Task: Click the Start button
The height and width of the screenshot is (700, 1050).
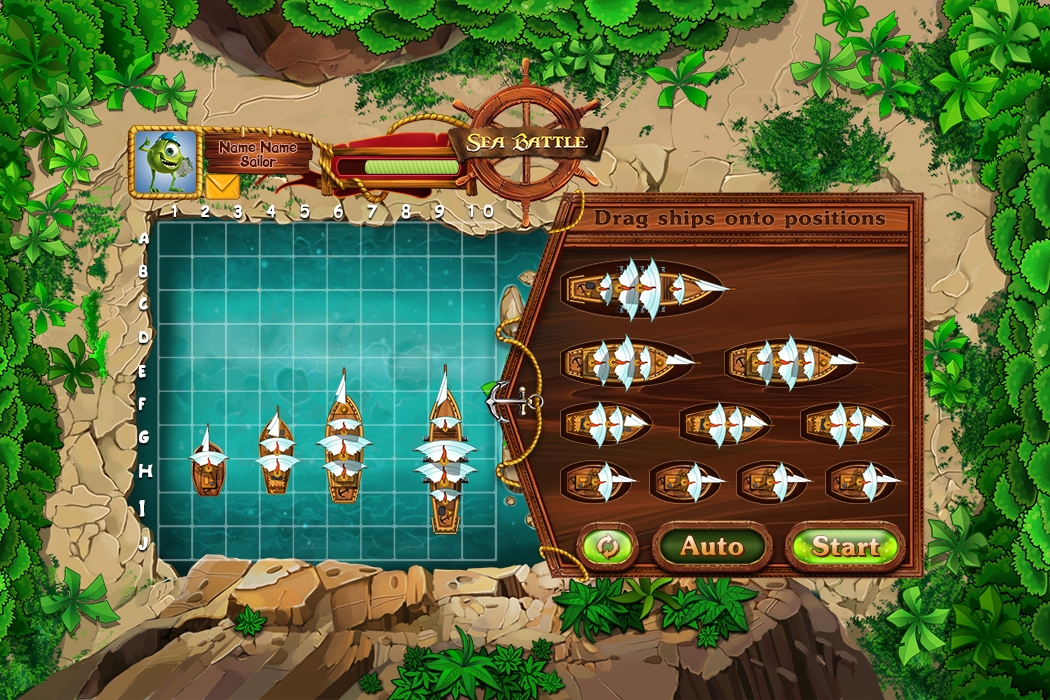Action: [845, 546]
